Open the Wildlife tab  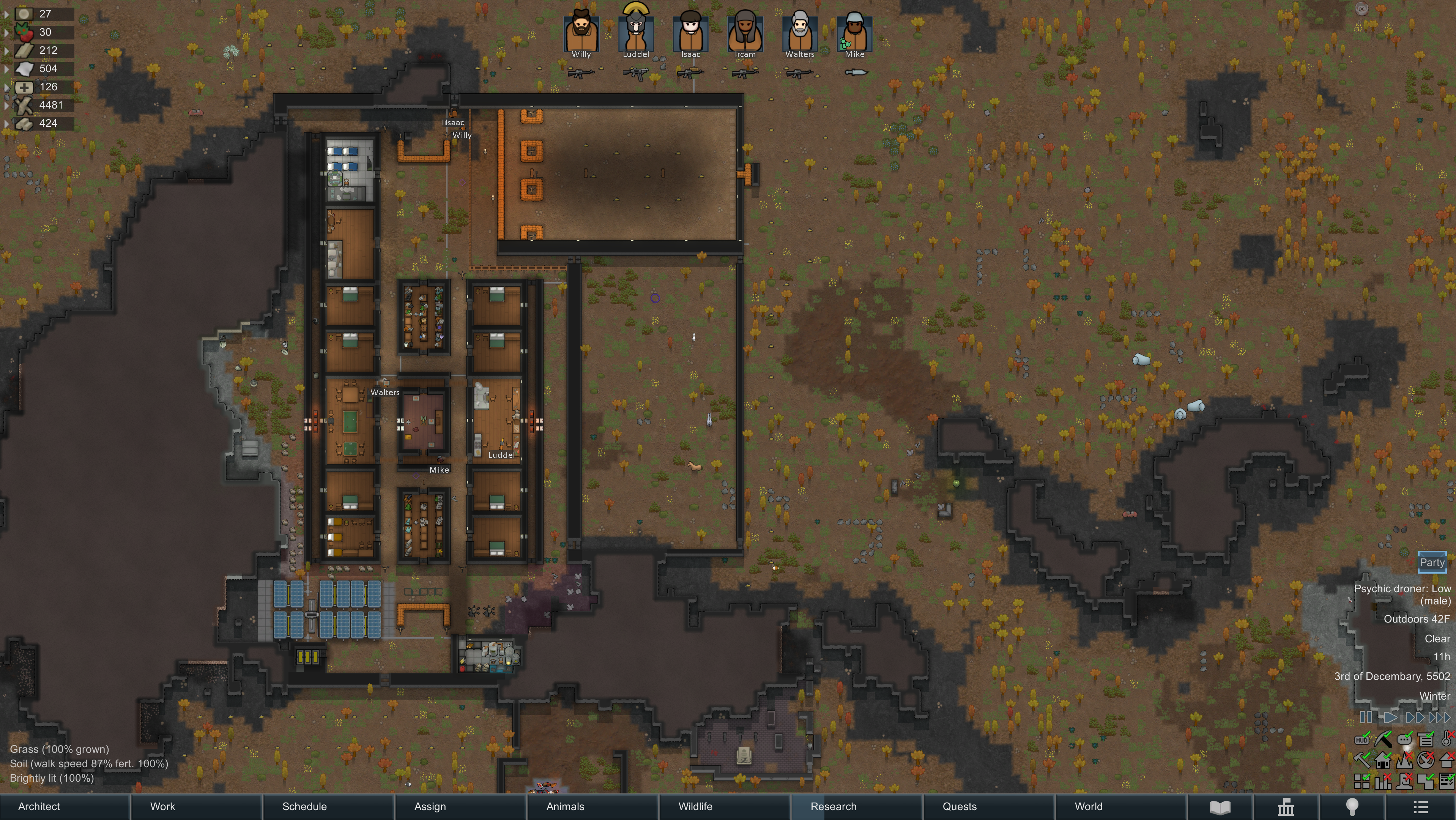pyautogui.click(x=695, y=806)
